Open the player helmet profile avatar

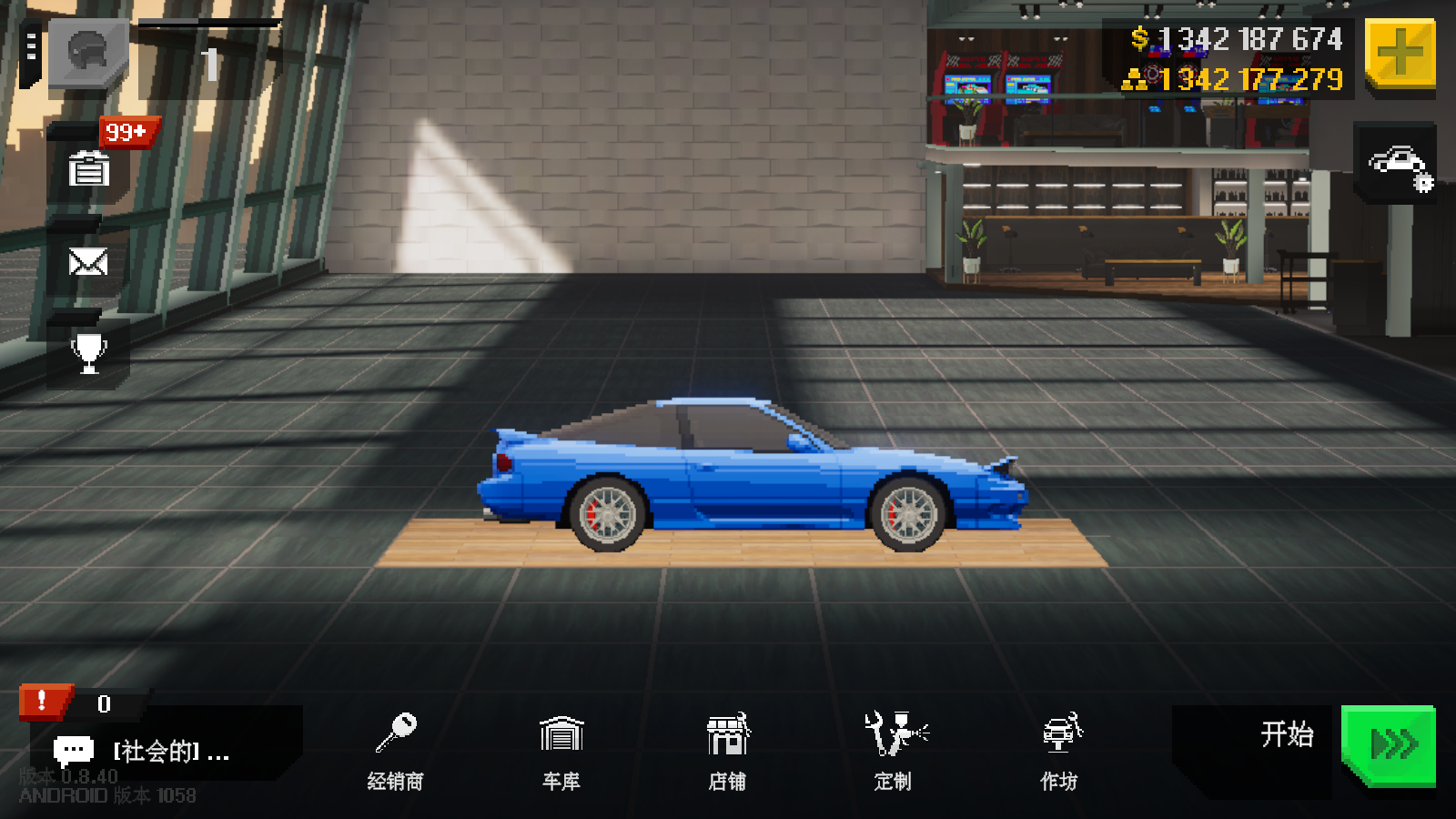pyautogui.click(x=88, y=53)
